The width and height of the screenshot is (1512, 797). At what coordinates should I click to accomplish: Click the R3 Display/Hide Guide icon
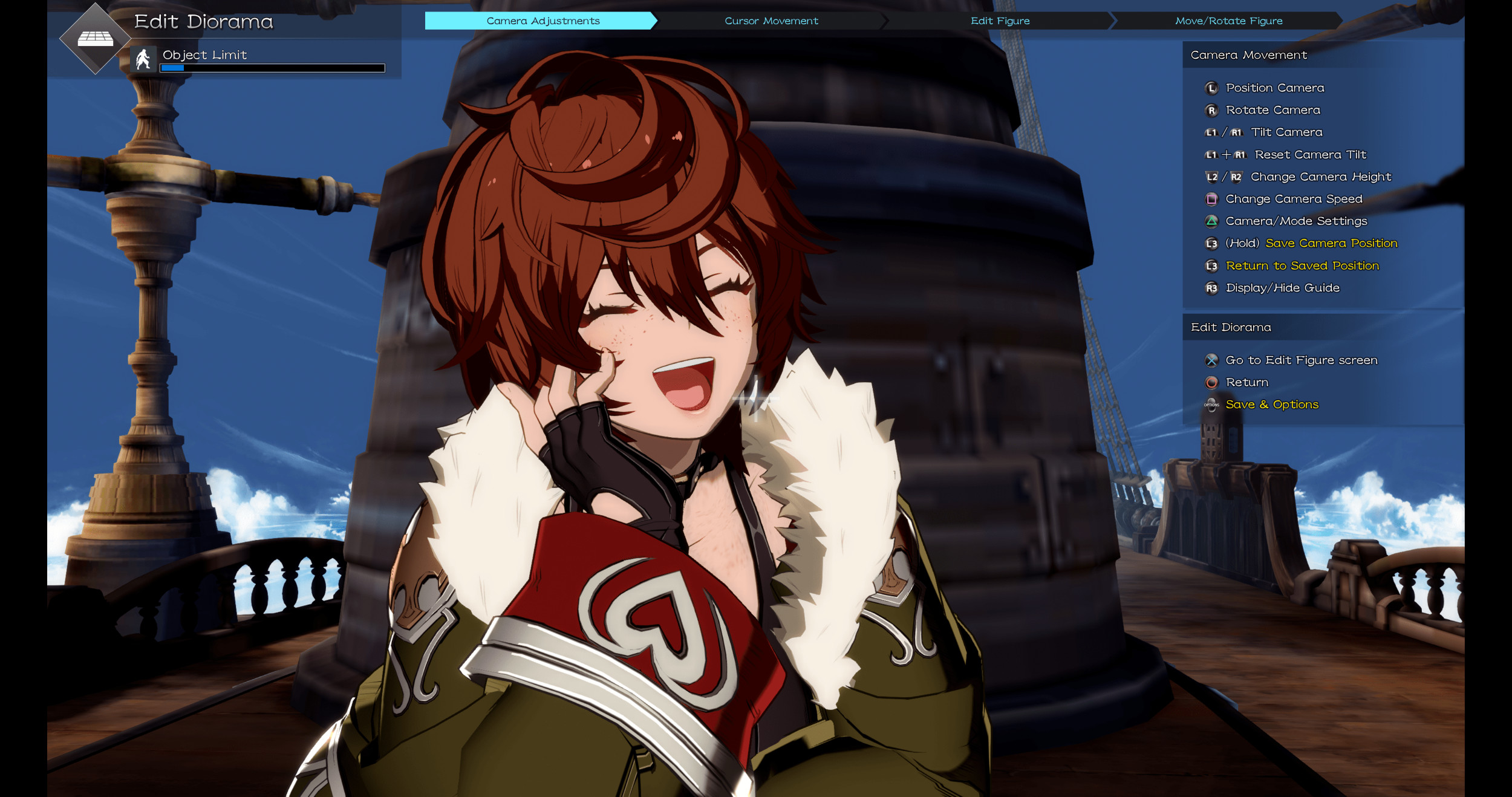click(1211, 288)
